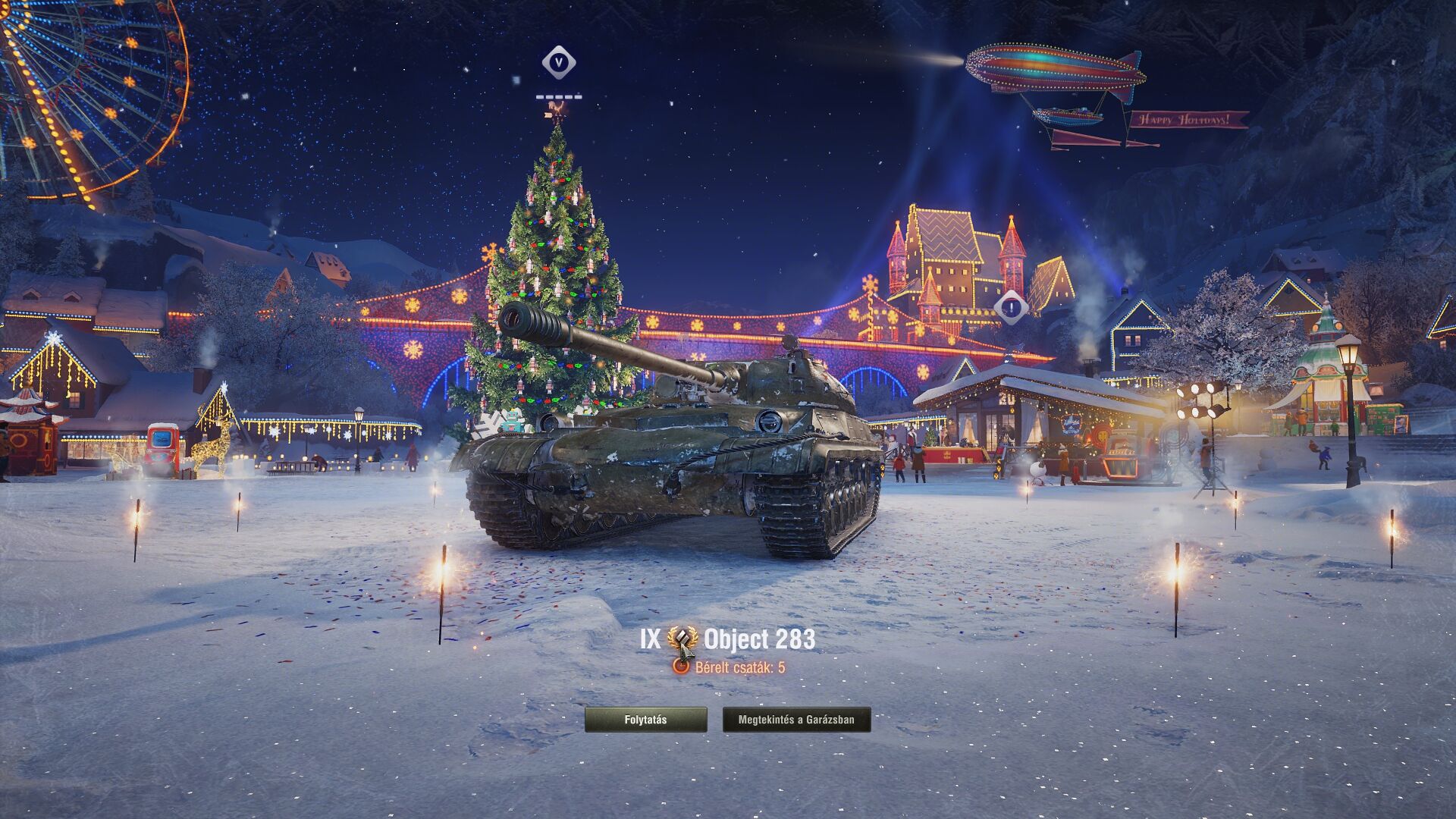Screen dimensions: 1456x819
Task: Open the exclamation mark marker
Action: [1011, 308]
